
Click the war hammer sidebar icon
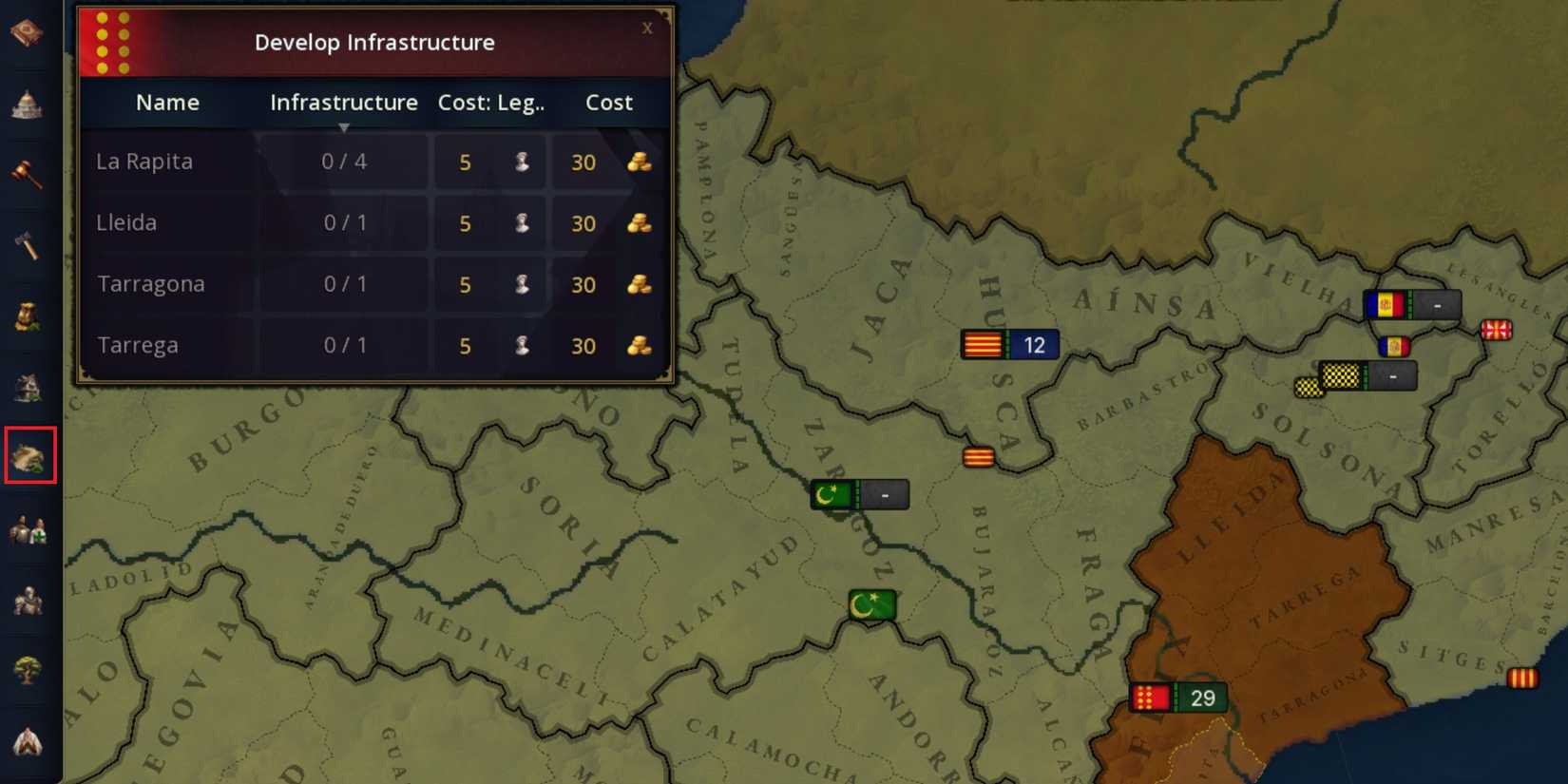(x=29, y=247)
